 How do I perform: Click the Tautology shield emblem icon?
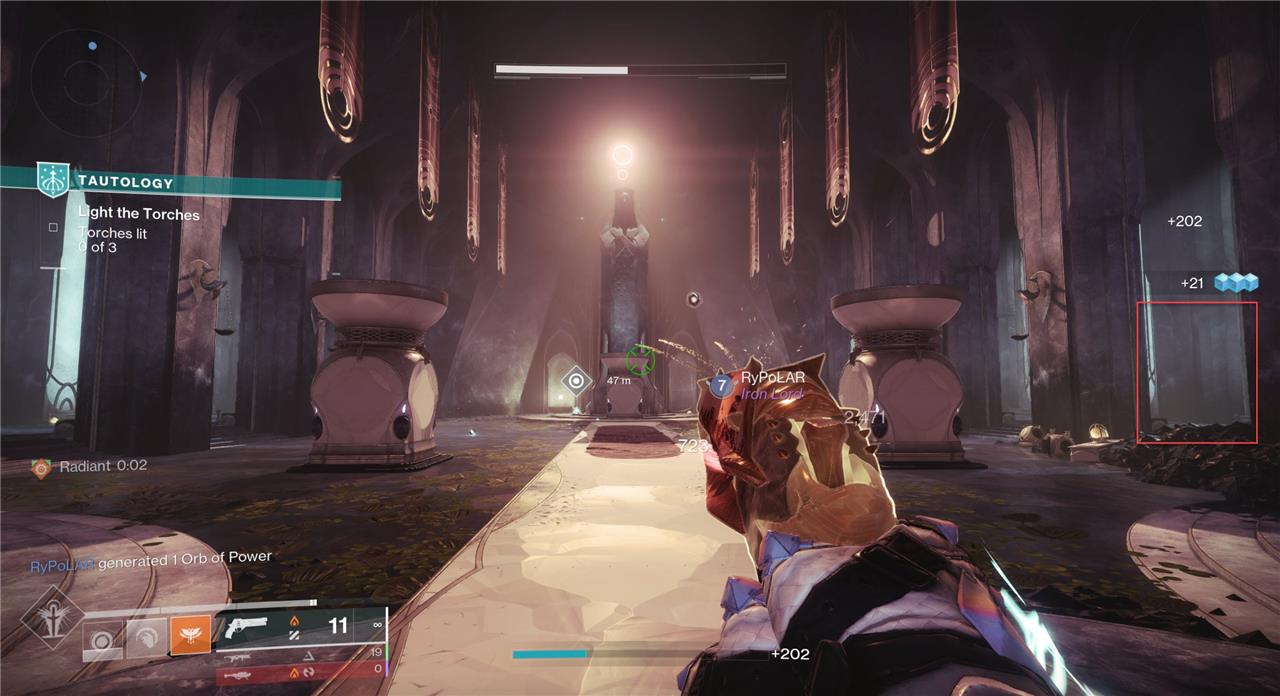(50, 180)
